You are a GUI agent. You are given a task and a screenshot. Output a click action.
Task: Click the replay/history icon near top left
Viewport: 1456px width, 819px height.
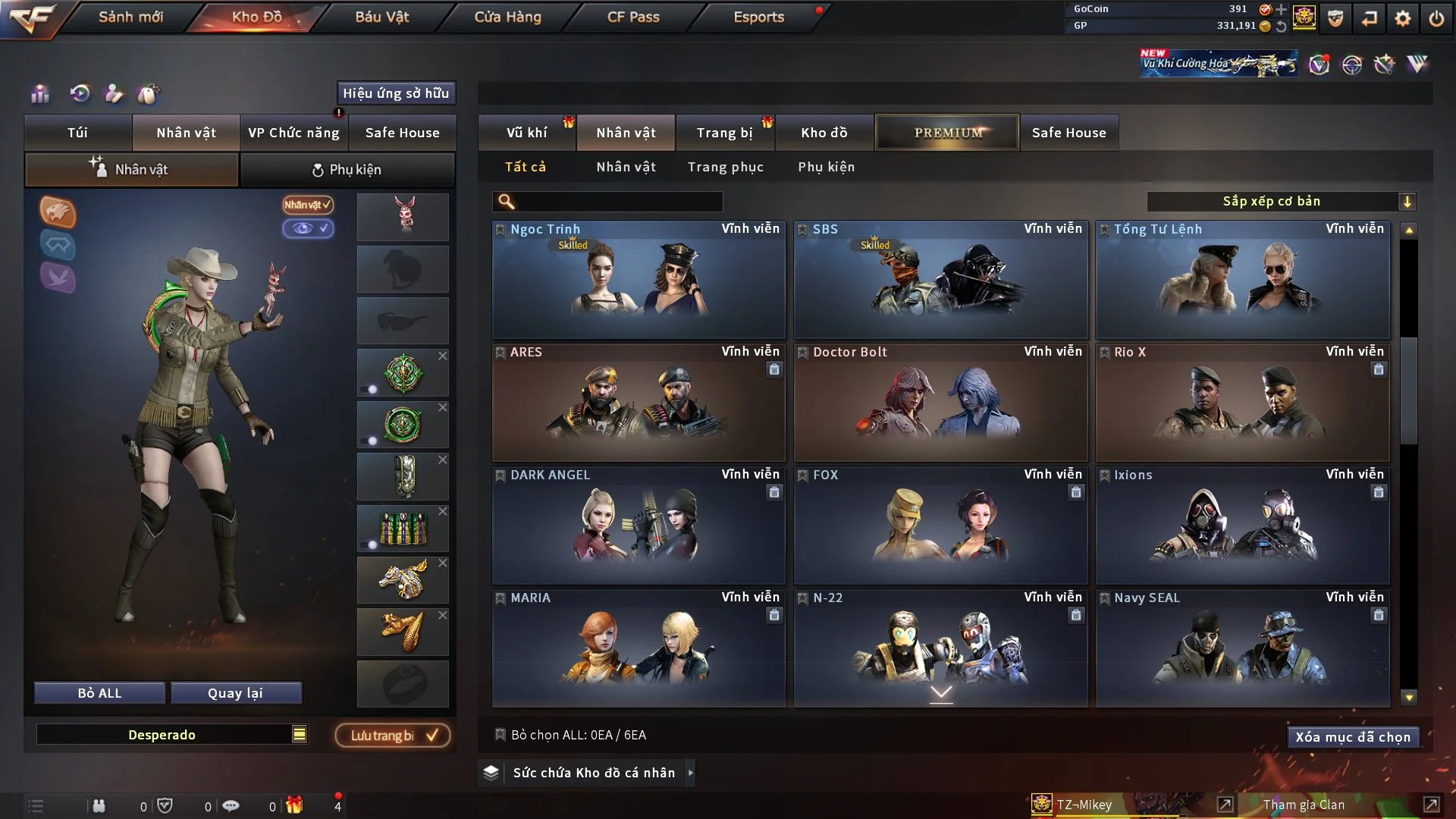[79, 93]
